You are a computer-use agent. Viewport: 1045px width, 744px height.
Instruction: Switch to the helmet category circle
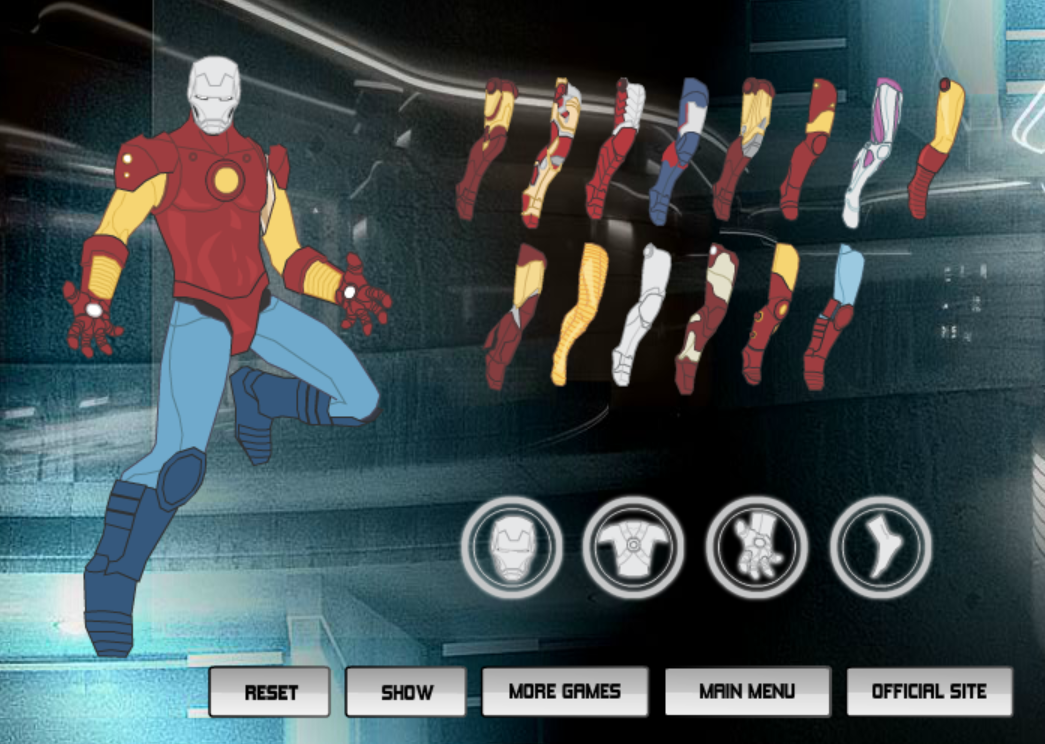click(x=512, y=547)
